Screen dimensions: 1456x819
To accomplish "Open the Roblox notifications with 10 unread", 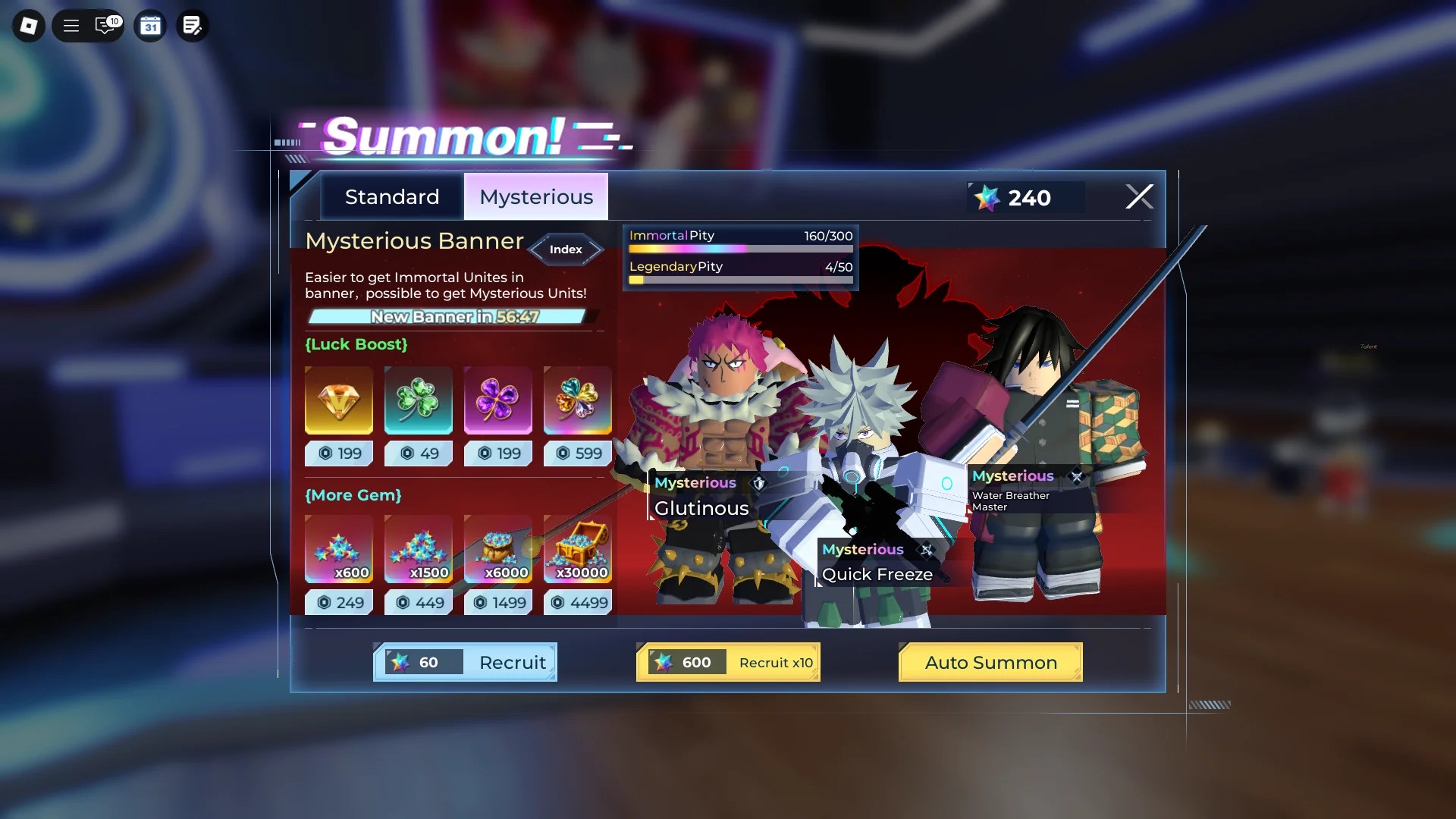I will pos(106,25).
